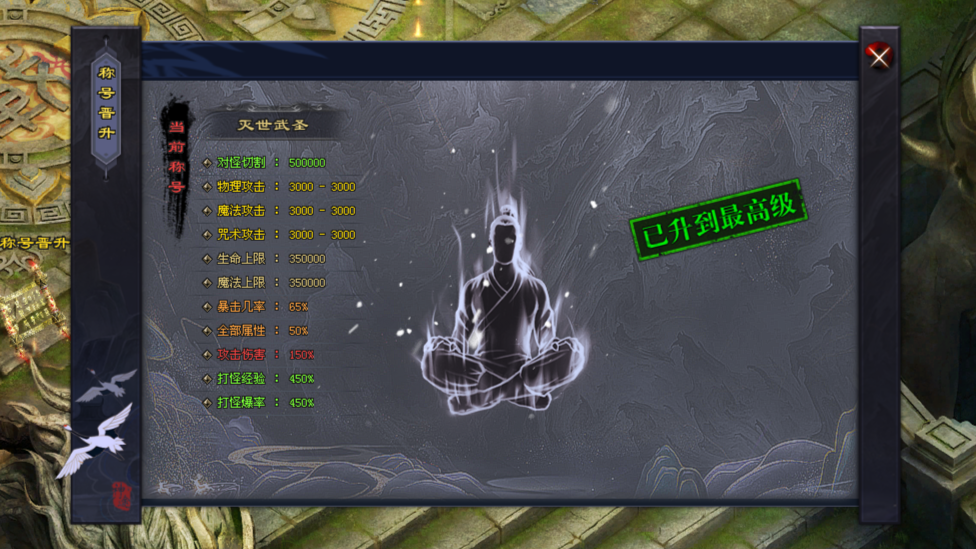The image size is (976, 549).
Task: Close the title promotion panel
Action: 879,57
